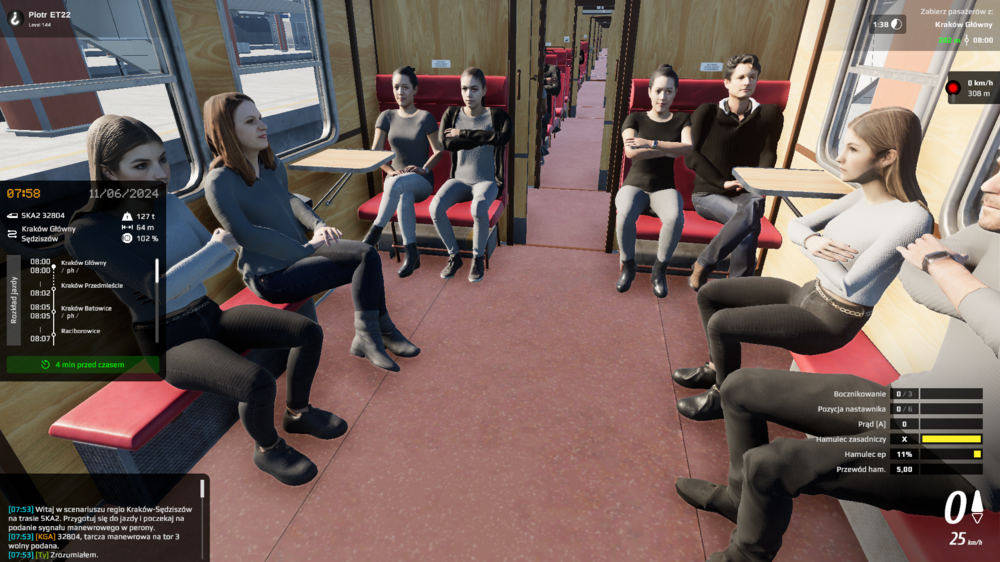Toggle the Rozkład jazdy timetable tab
The height and width of the screenshot is (562, 1000).
pos(14,299)
